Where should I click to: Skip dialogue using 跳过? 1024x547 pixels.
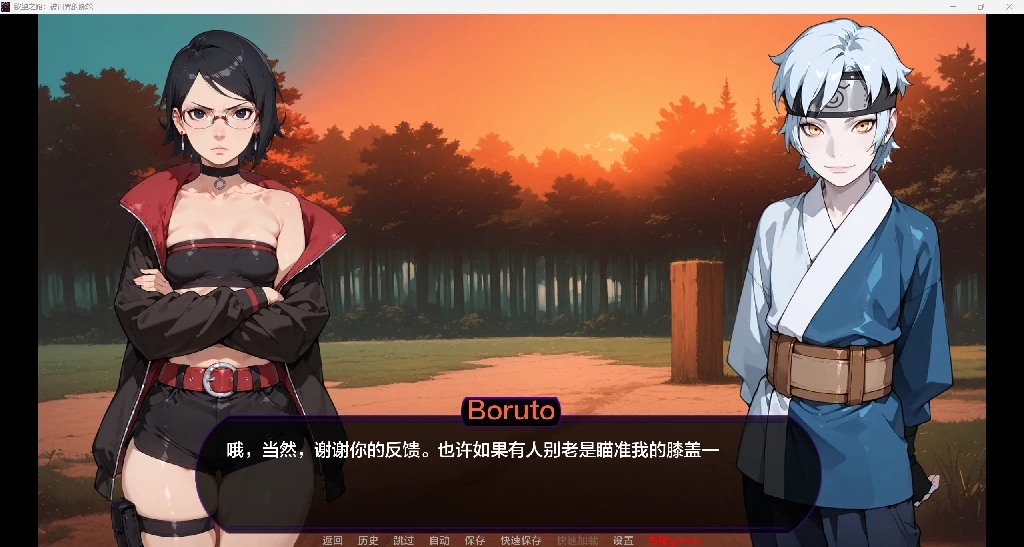404,541
